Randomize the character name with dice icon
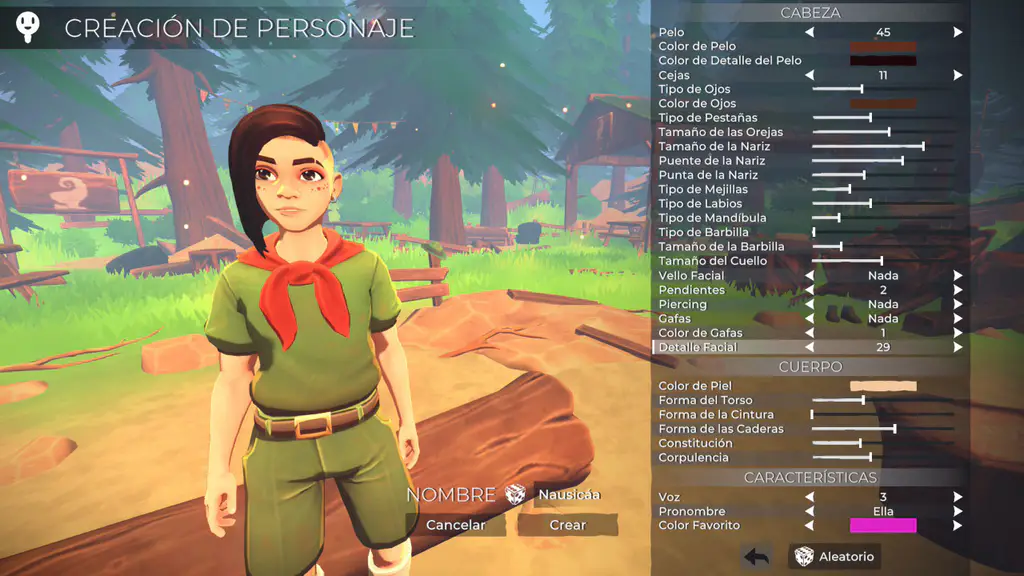The height and width of the screenshot is (576, 1024). click(516, 494)
